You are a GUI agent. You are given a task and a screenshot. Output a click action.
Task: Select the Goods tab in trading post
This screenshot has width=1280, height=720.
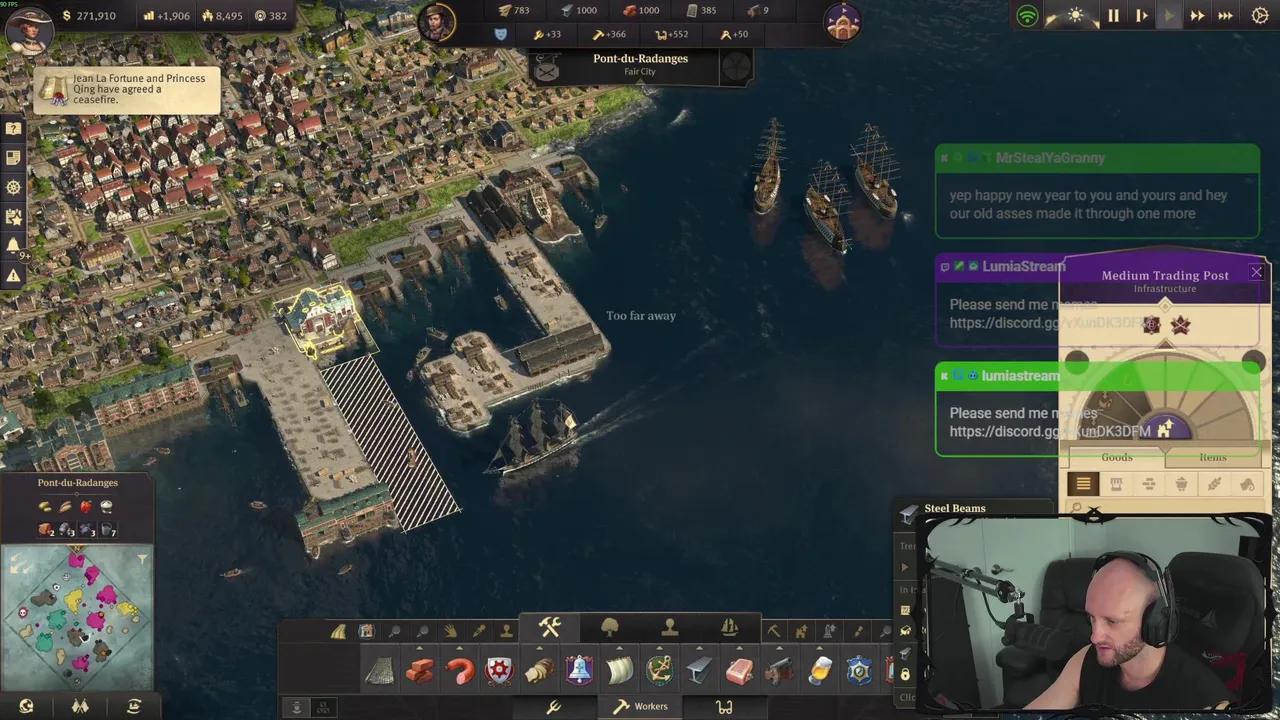pos(1117,457)
